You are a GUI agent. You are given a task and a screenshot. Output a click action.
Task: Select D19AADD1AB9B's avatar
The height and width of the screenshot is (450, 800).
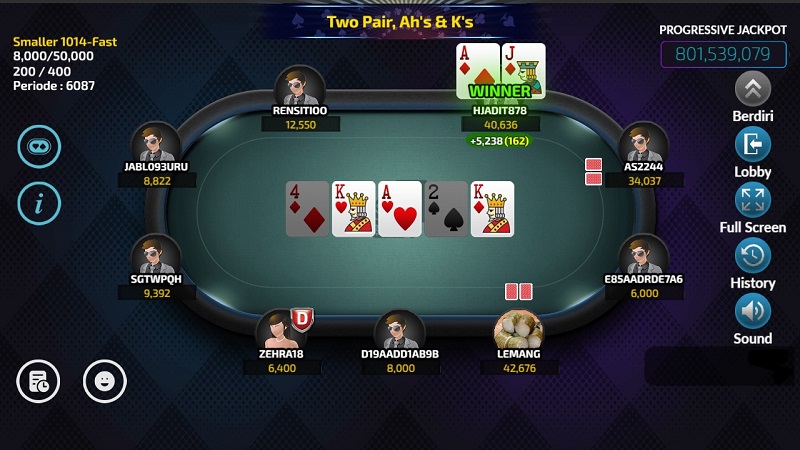400,329
